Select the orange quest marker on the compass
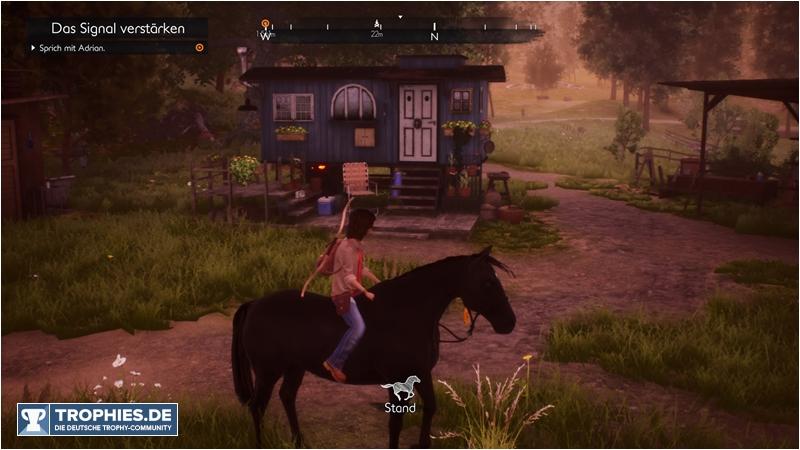Viewport: 800px width, 450px height. 265,23
